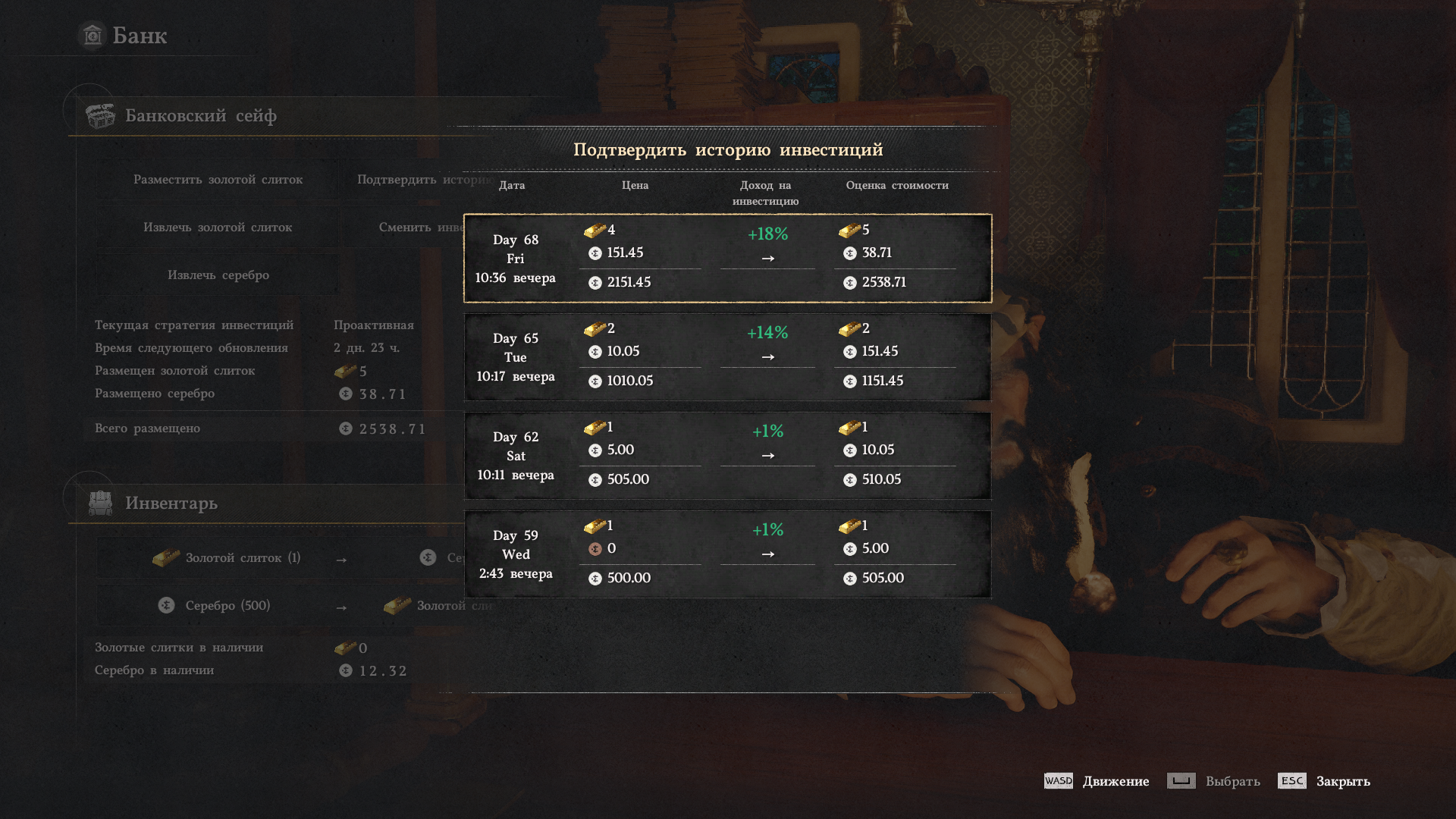This screenshot has width=1456, height=819.
Task: Choose Извлечь золотой слиток option
Action: click(x=218, y=227)
